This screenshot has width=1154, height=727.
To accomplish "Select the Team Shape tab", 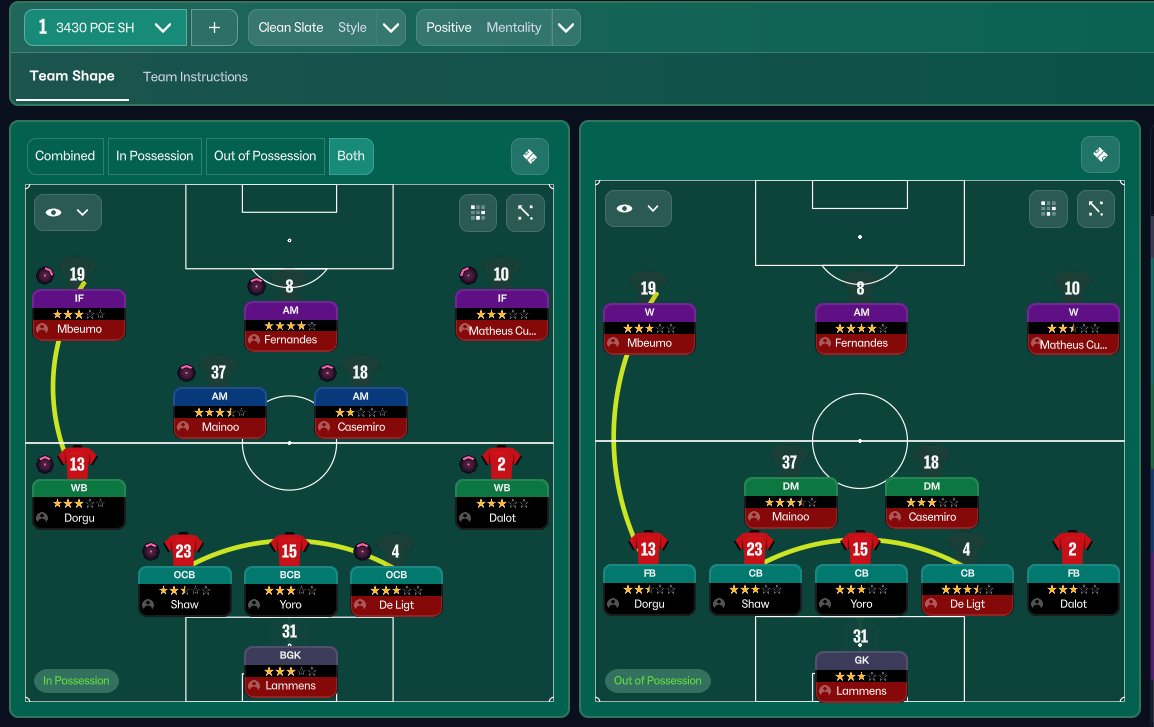I will pos(72,77).
